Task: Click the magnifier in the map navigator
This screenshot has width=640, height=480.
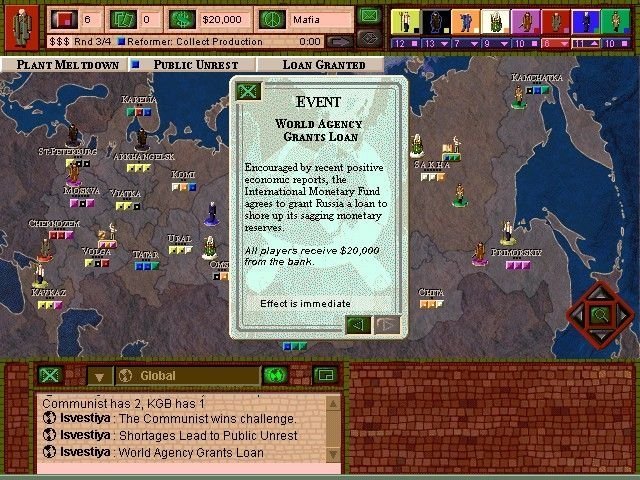Action: click(x=600, y=316)
